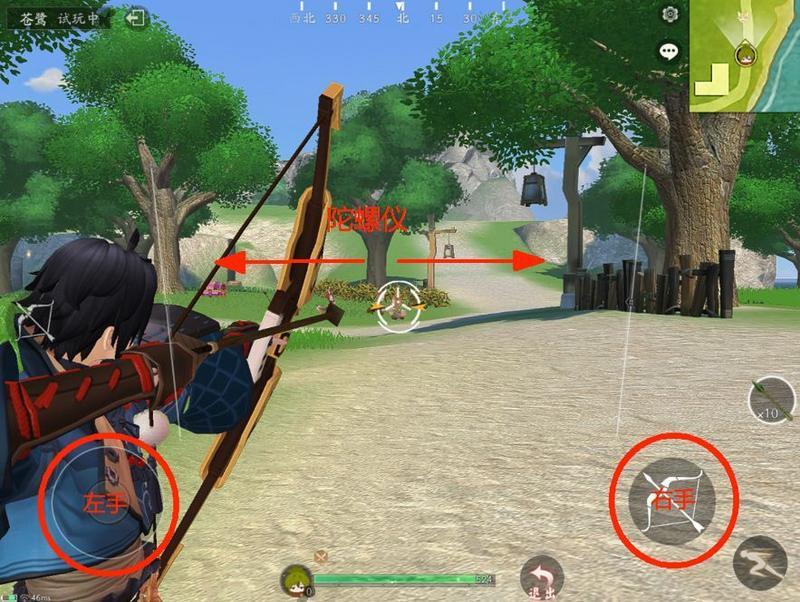The image size is (800, 602).
Task: Fire the bow attack button
Action: point(673,501)
